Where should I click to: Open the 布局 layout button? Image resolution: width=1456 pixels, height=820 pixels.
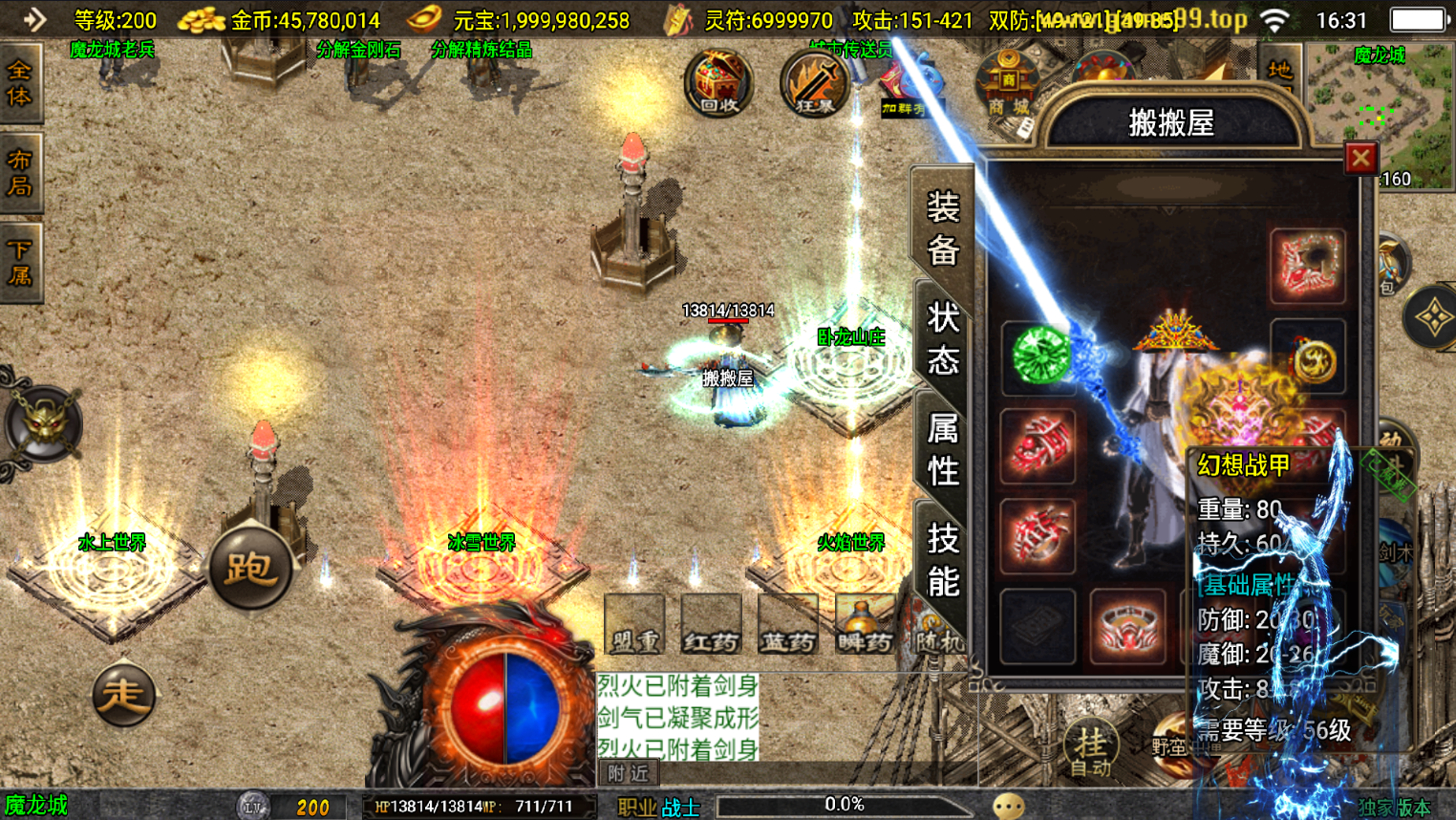click(x=20, y=173)
